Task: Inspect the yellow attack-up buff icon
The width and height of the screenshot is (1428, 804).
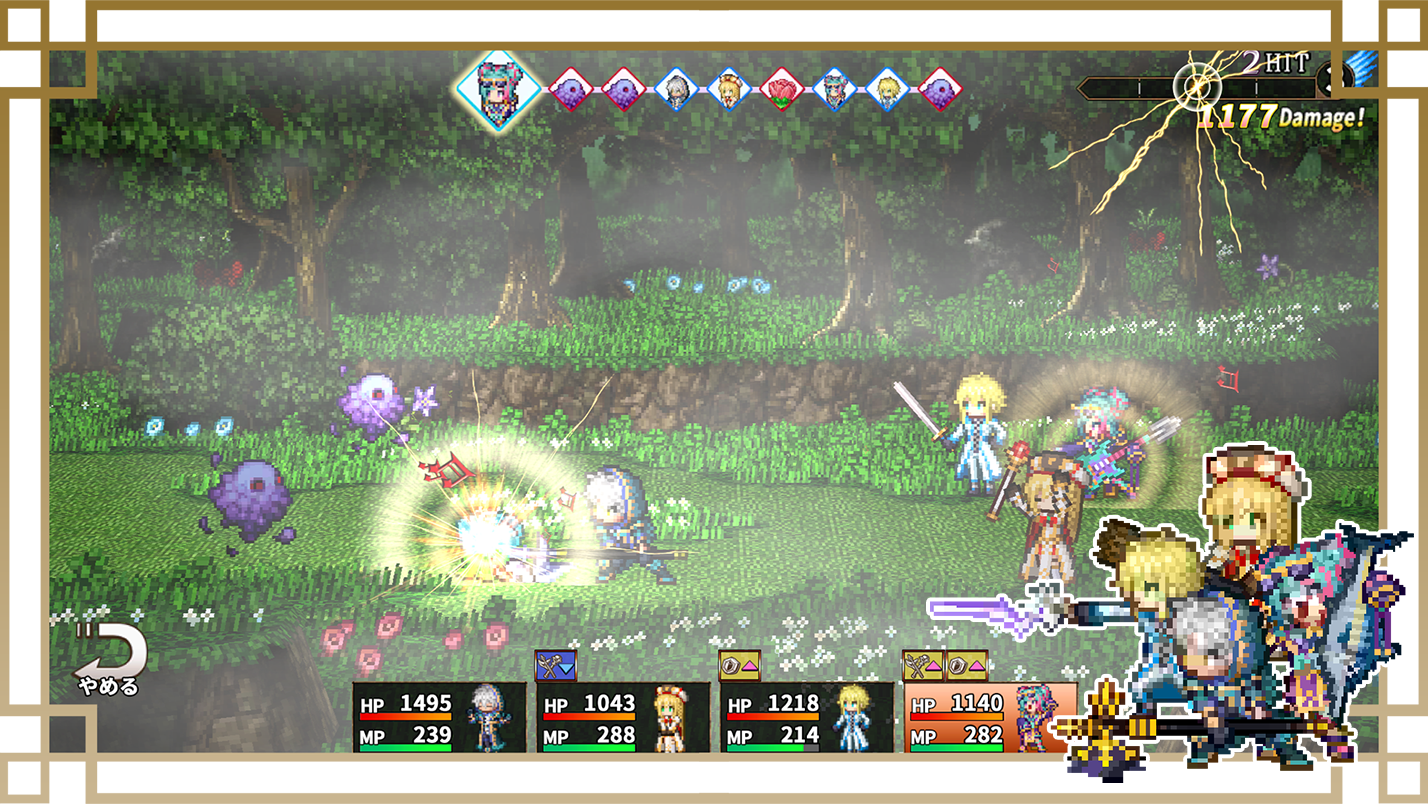Action: [x=923, y=665]
